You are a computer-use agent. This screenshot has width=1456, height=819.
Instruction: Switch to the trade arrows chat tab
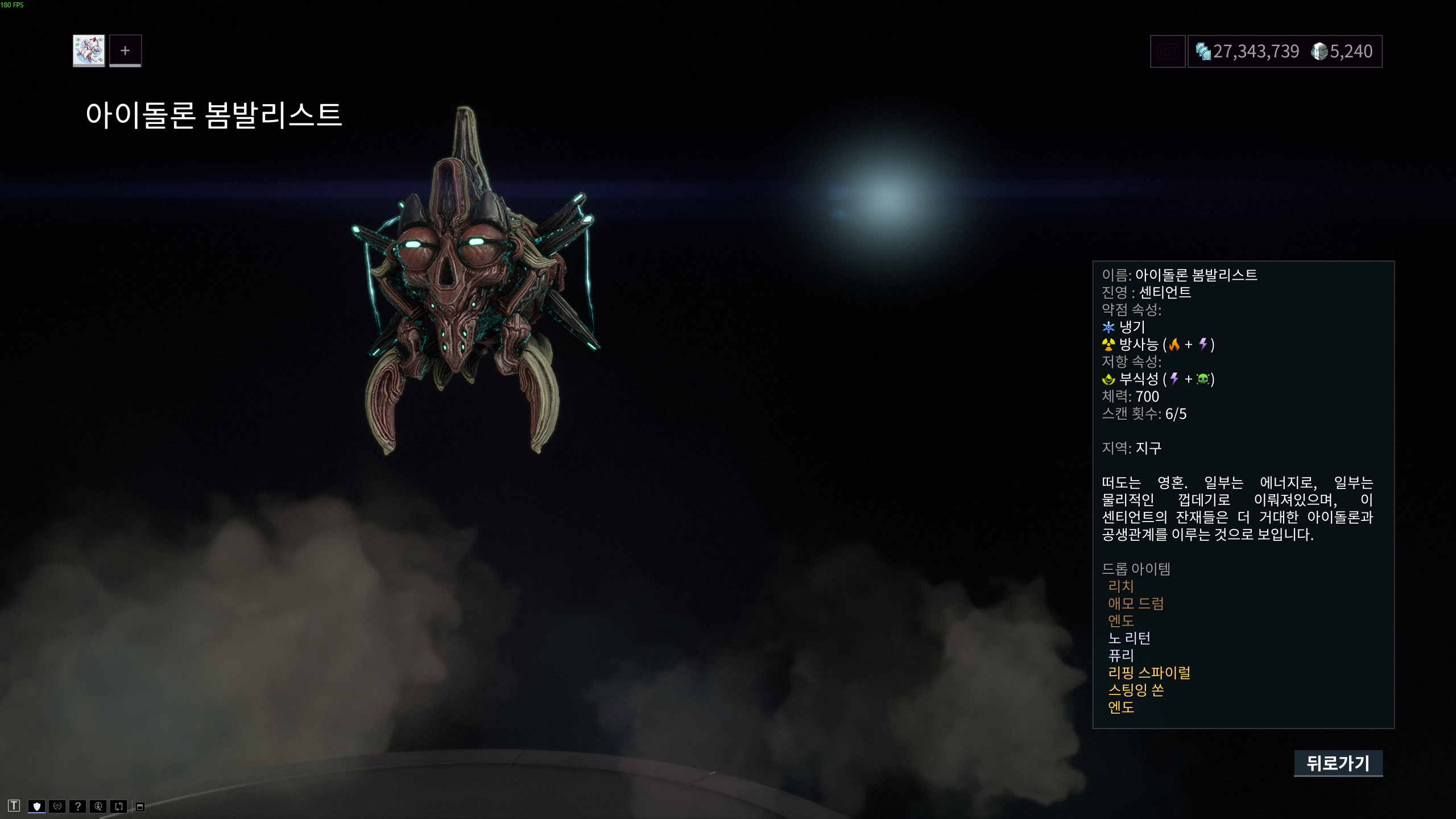tap(119, 806)
